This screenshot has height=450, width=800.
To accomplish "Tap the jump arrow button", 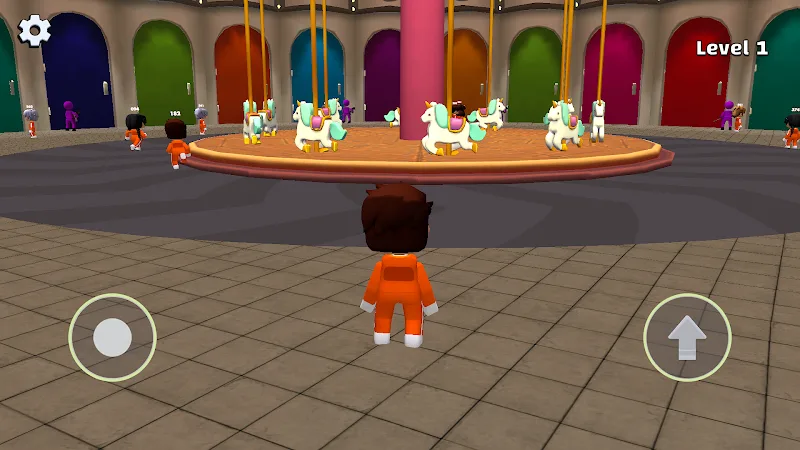I will 687,337.
